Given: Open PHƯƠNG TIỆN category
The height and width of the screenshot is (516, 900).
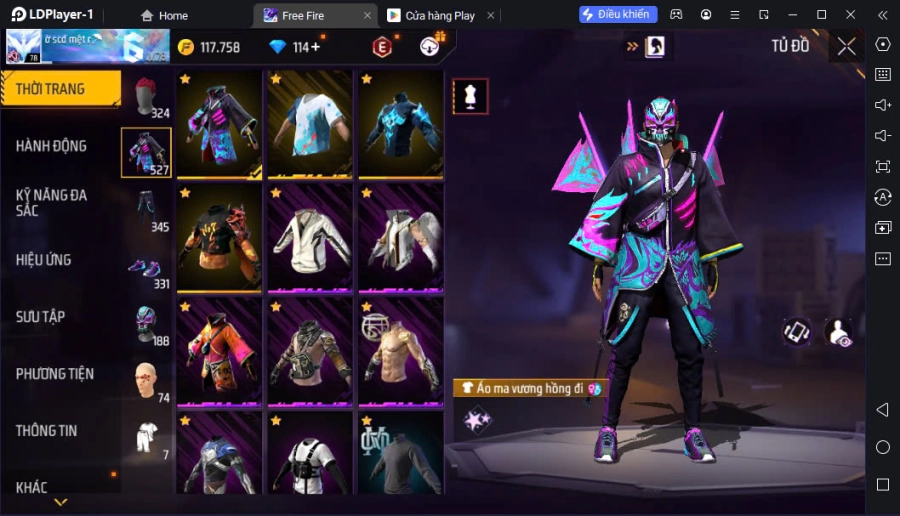Looking at the screenshot, I should pos(55,374).
